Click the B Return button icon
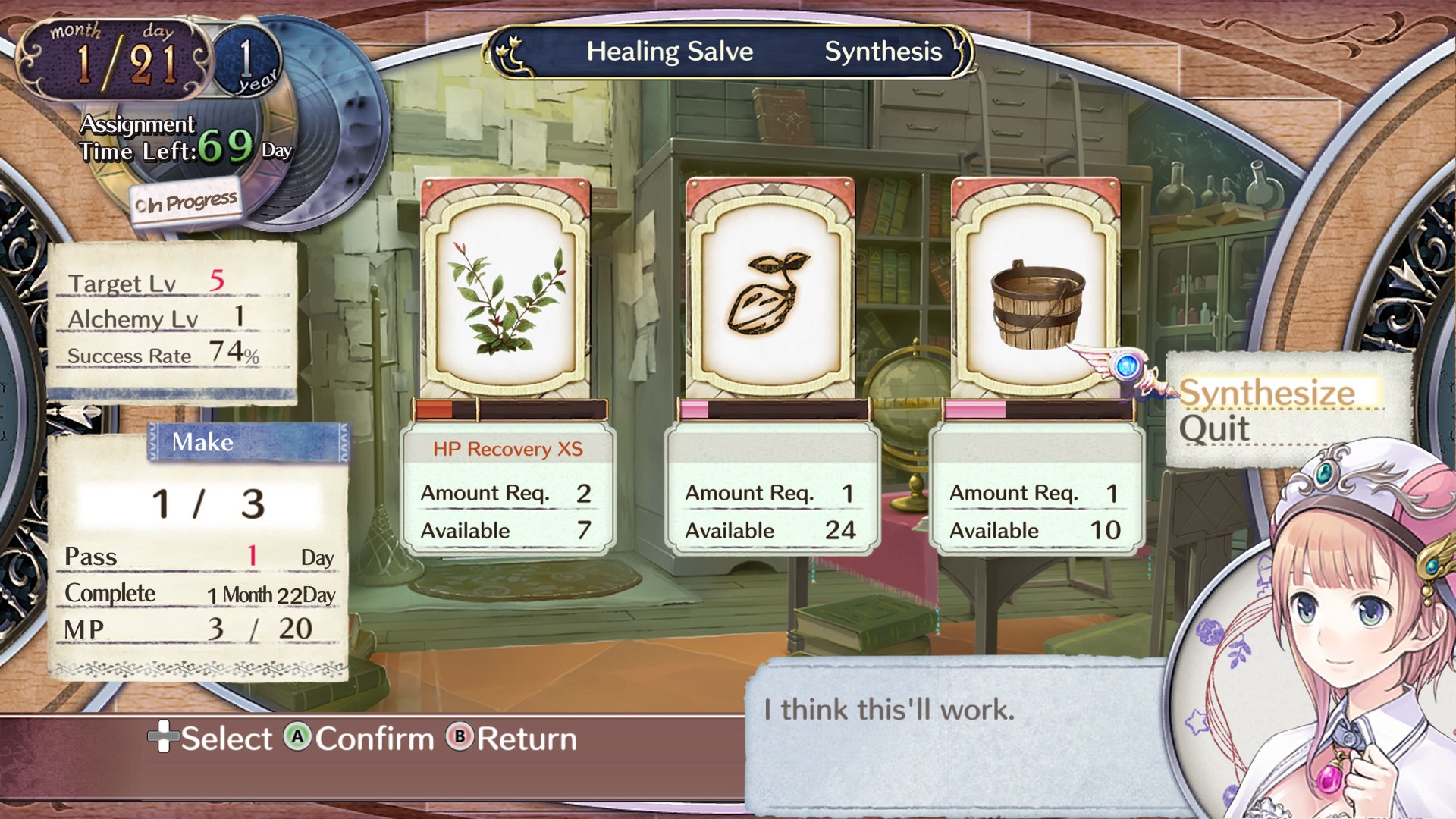 pos(460,738)
